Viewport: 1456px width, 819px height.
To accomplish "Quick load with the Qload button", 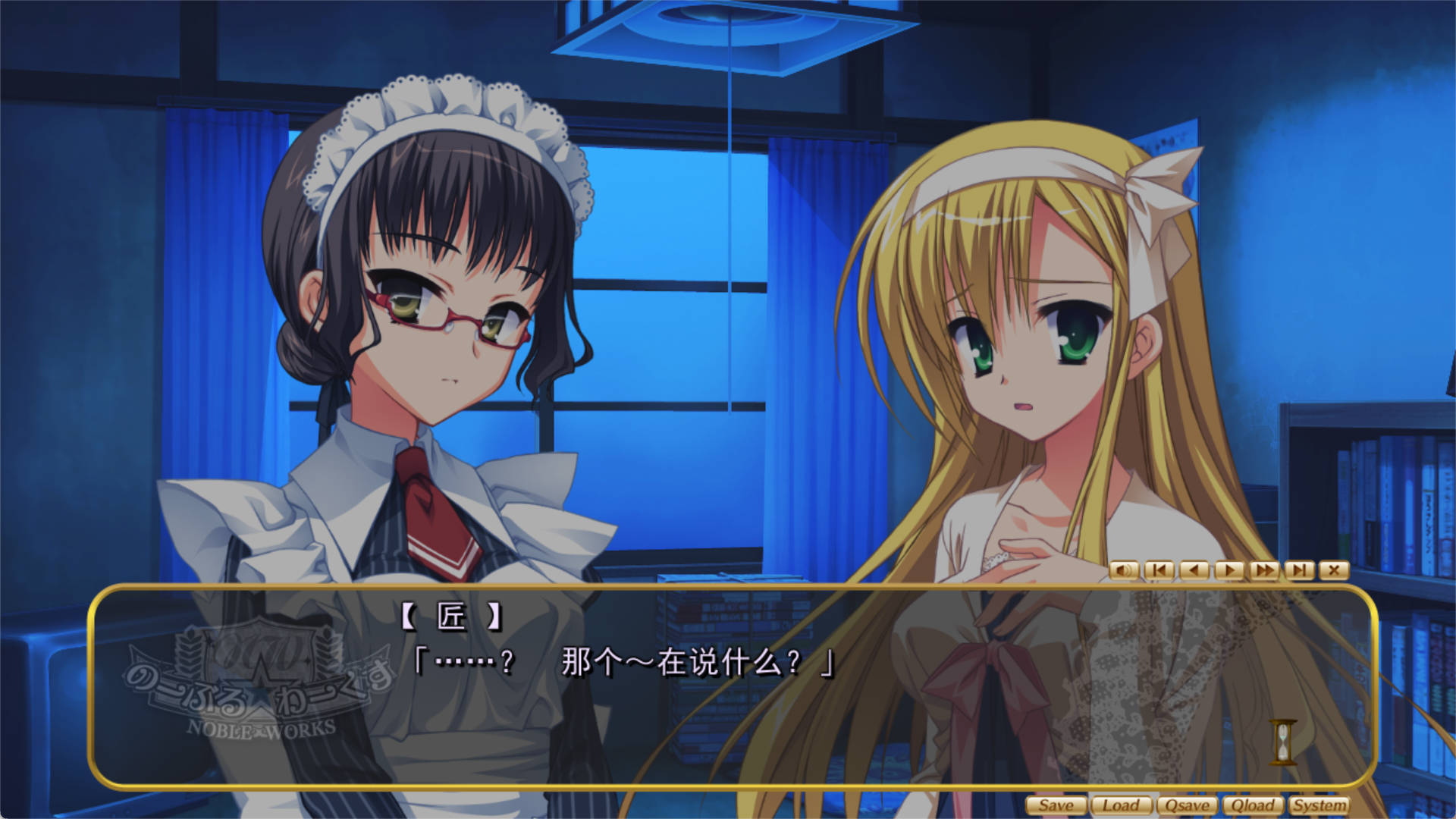I will click(1253, 805).
